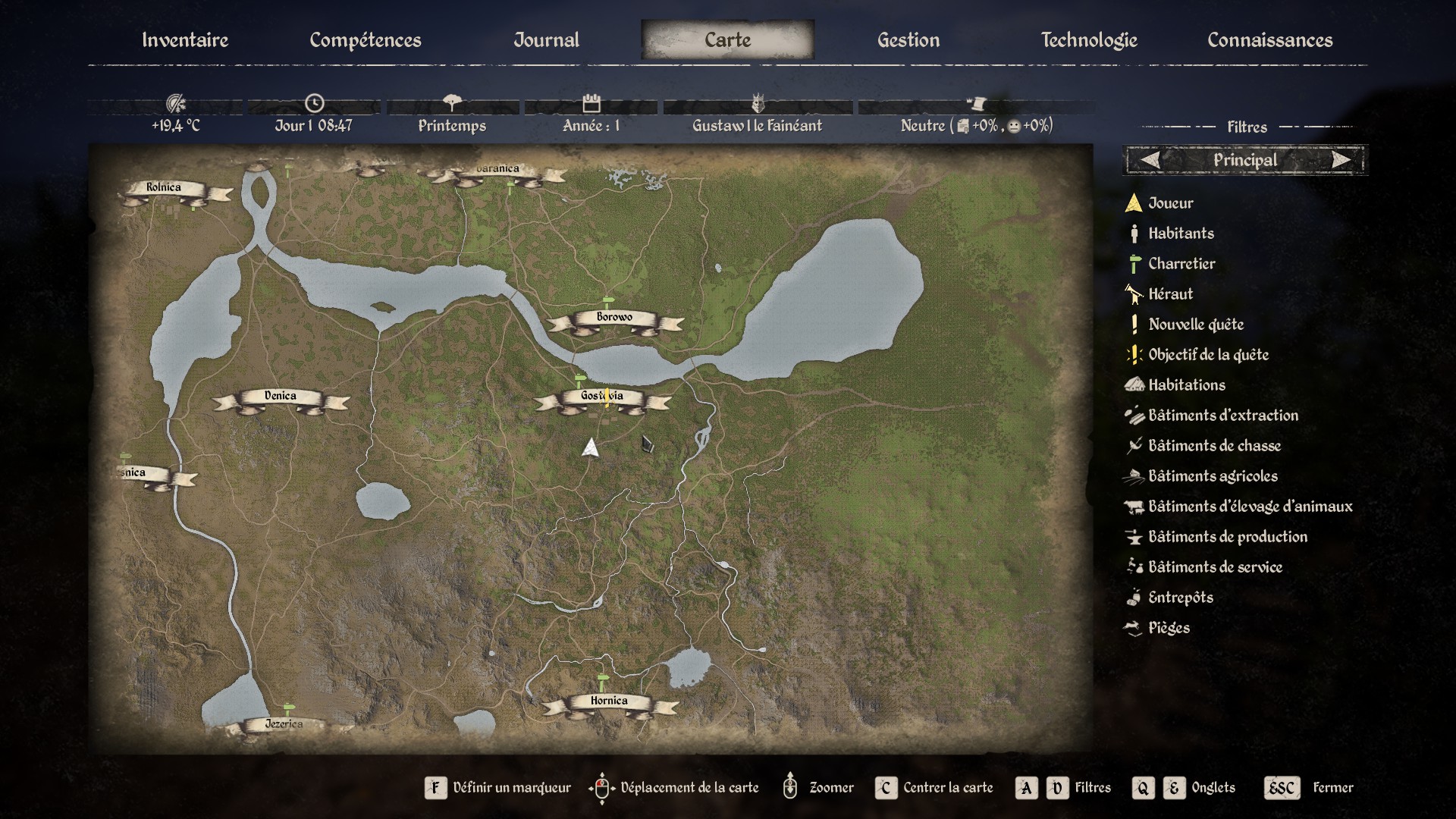Show the Connaissances tab
1456x819 pixels.
click(x=1269, y=40)
